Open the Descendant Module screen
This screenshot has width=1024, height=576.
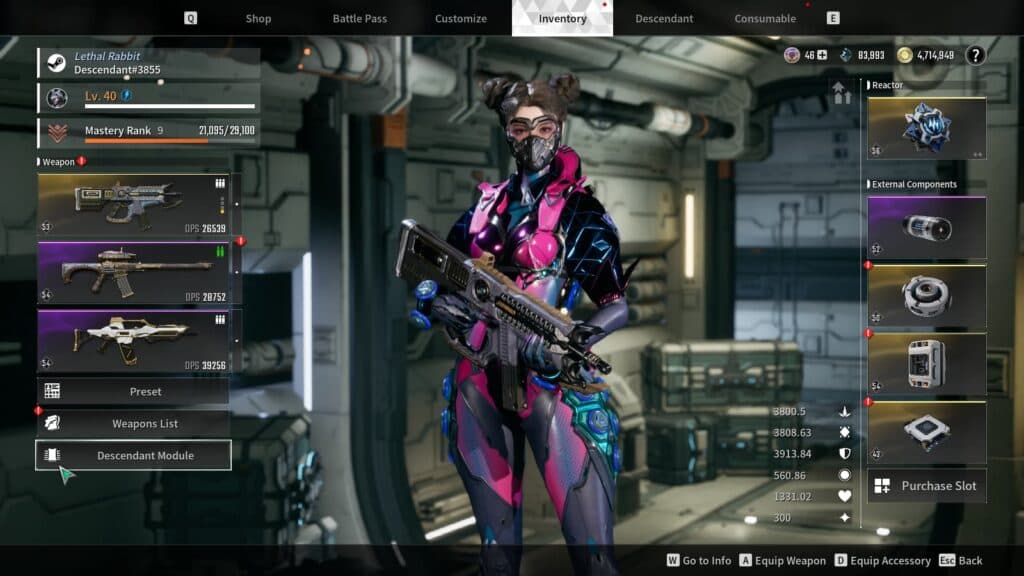(134, 455)
